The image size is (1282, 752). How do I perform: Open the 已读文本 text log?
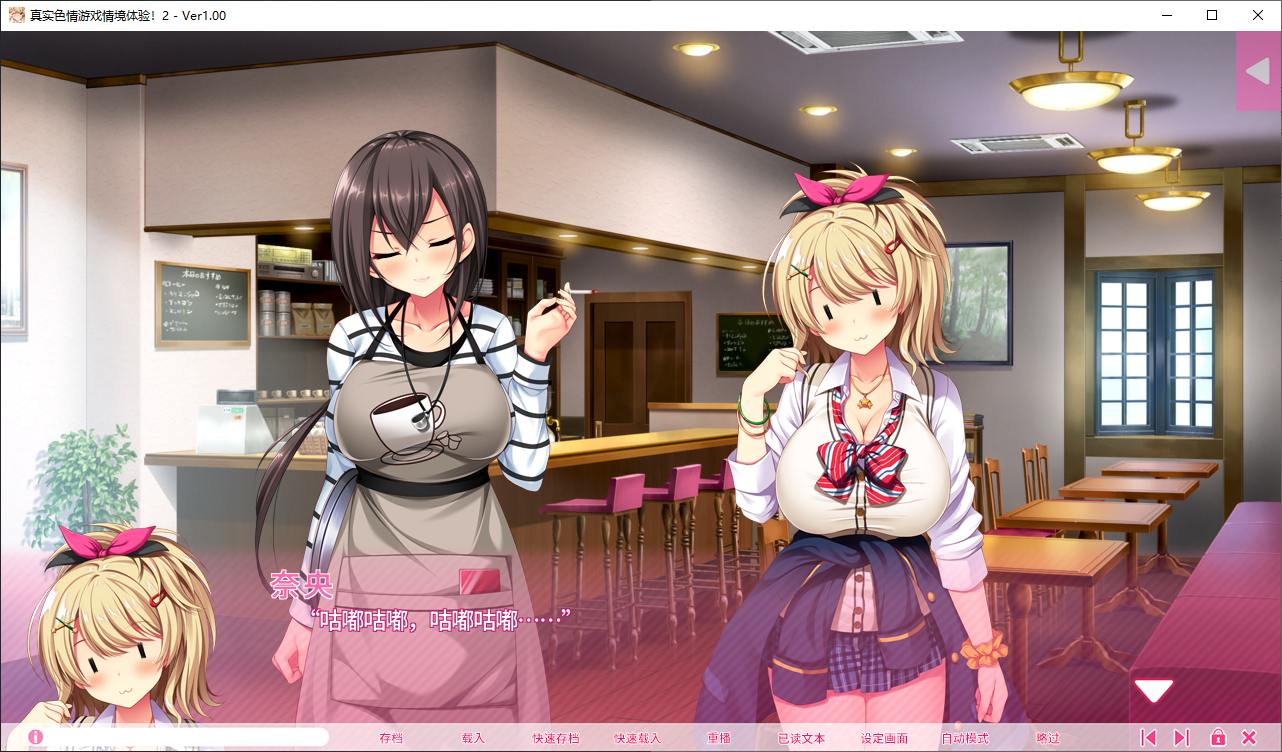click(801, 738)
